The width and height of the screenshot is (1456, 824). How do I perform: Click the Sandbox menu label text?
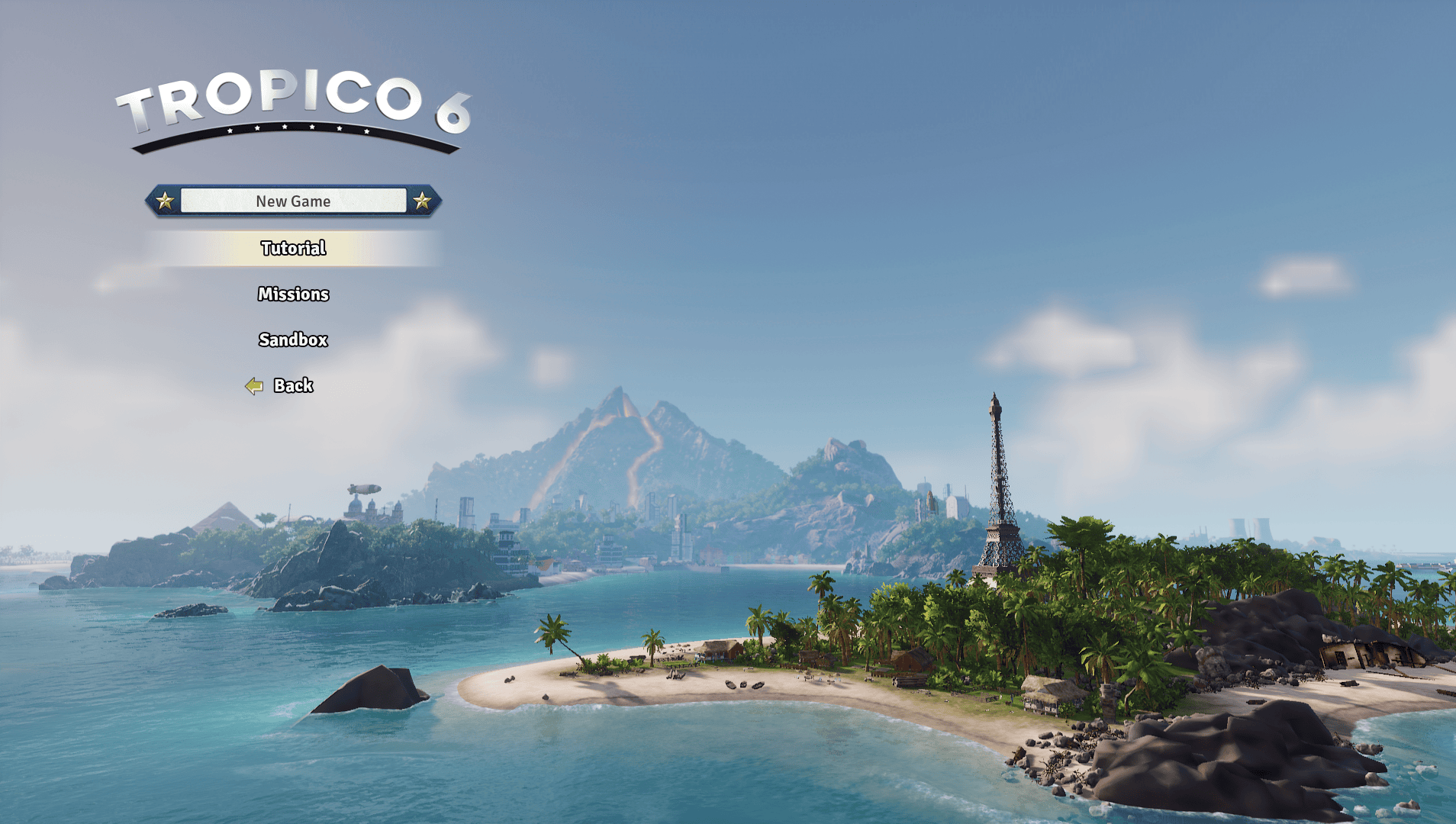click(293, 340)
